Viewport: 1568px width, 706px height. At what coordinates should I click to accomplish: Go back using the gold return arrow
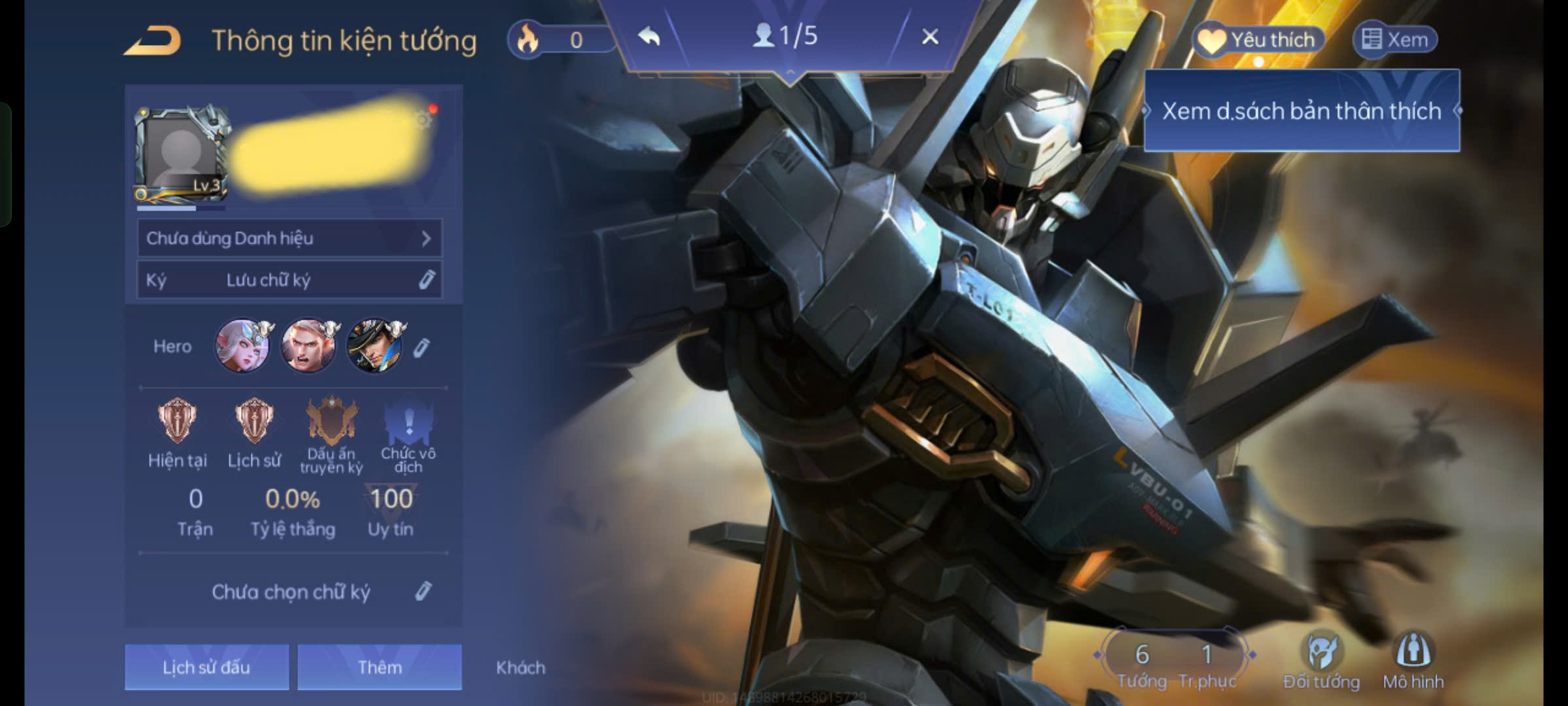tap(153, 41)
